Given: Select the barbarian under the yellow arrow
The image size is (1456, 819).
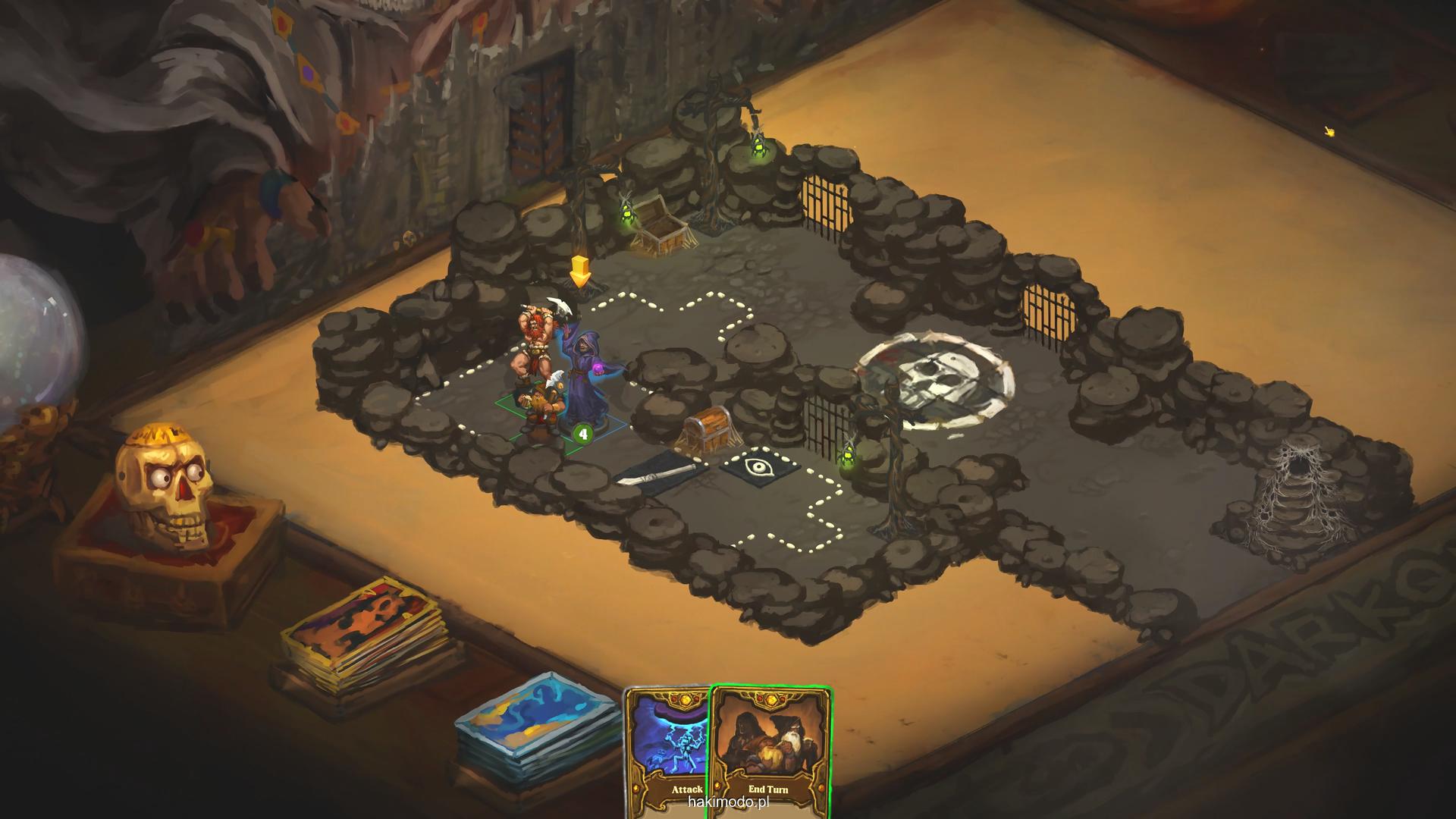Looking at the screenshot, I should click(537, 343).
